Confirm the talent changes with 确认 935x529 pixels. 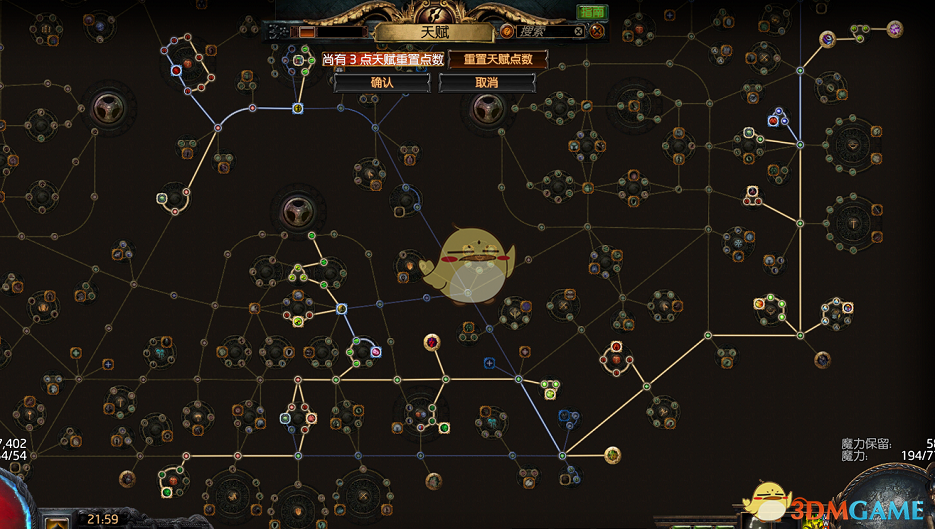[x=382, y=82]
